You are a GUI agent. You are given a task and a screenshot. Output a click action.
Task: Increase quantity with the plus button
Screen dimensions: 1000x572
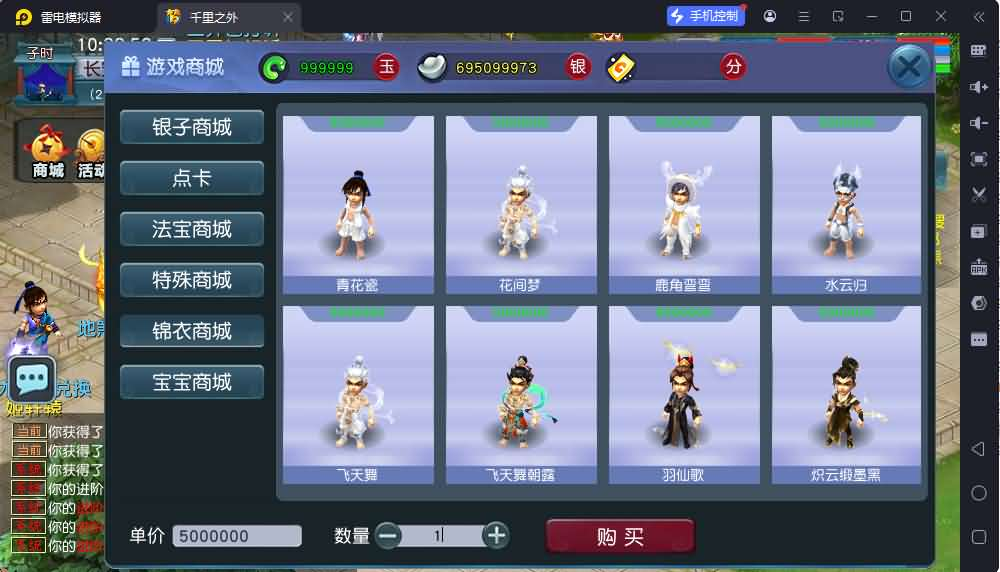click(x=496, y=535)
